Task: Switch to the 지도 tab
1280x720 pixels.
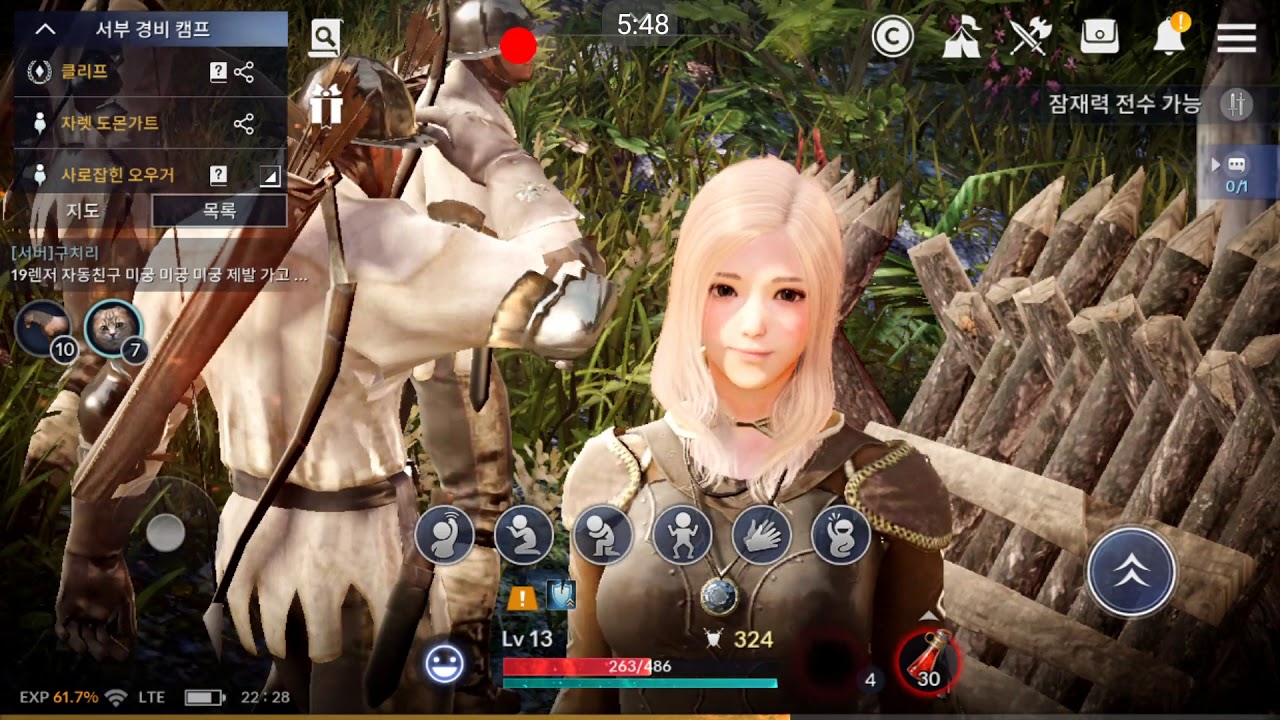Action: coord(82,211)
